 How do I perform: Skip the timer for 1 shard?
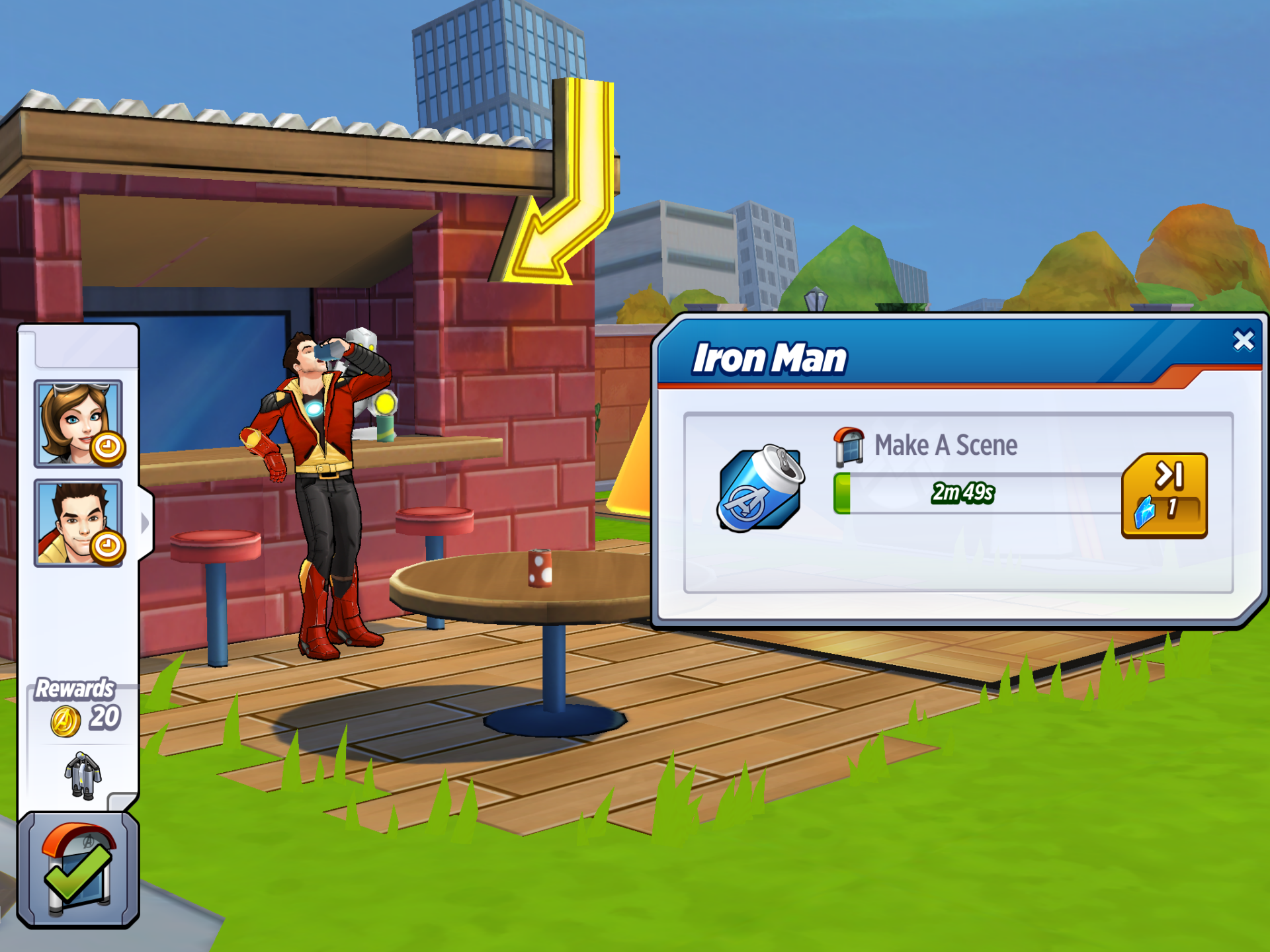point(1164,495)
